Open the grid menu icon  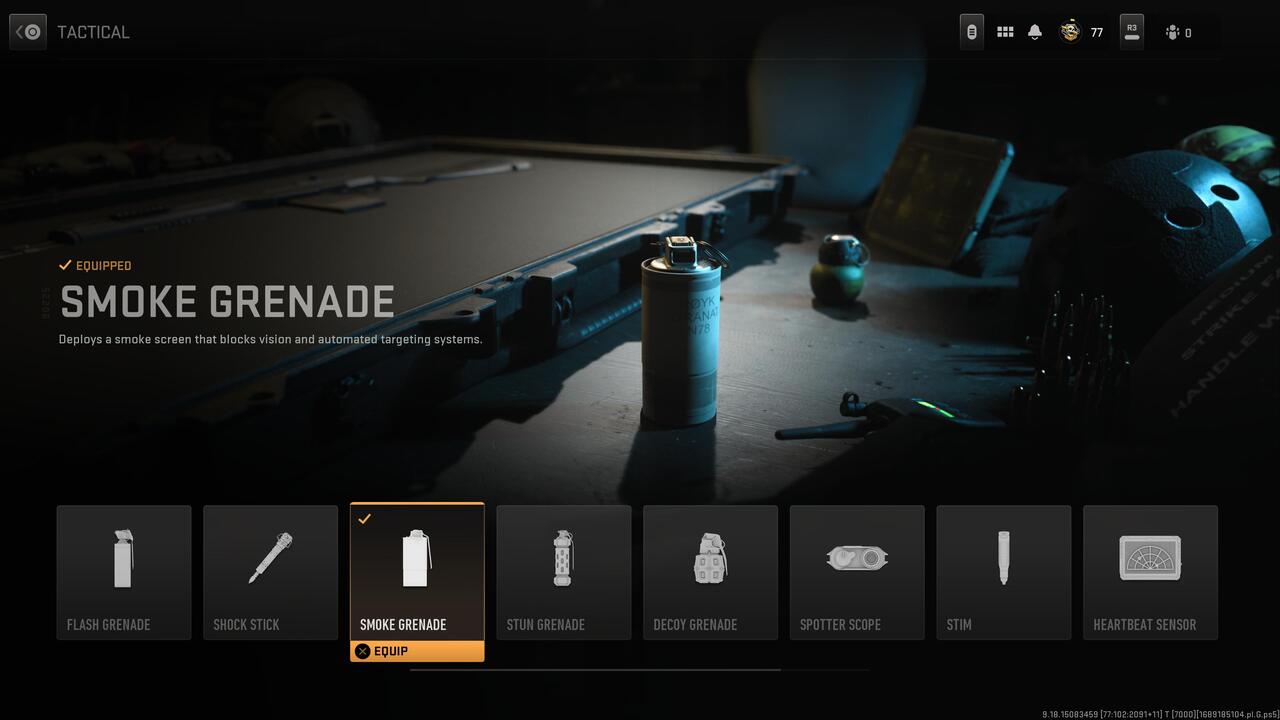[x=1005, y=32]
